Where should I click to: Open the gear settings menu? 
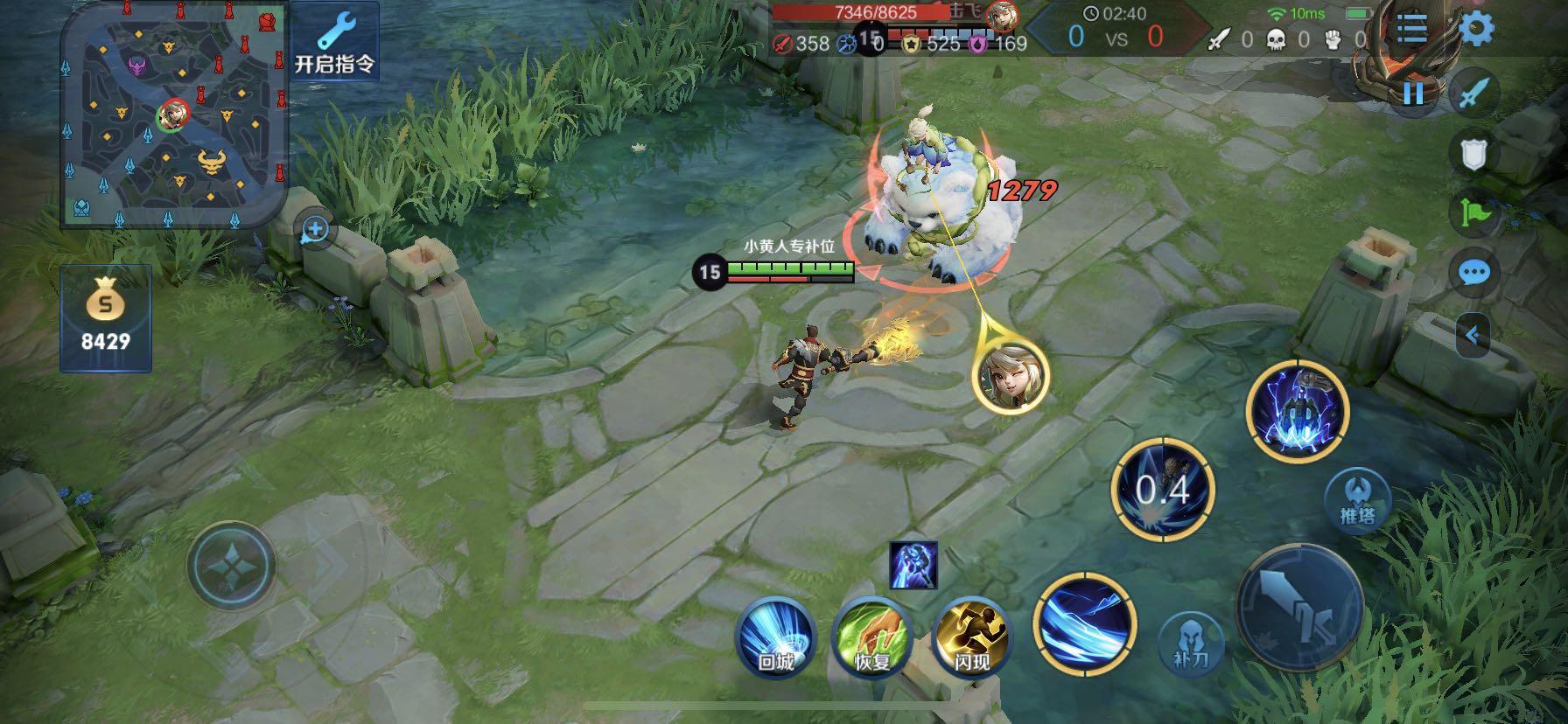tap(1476, 29)
